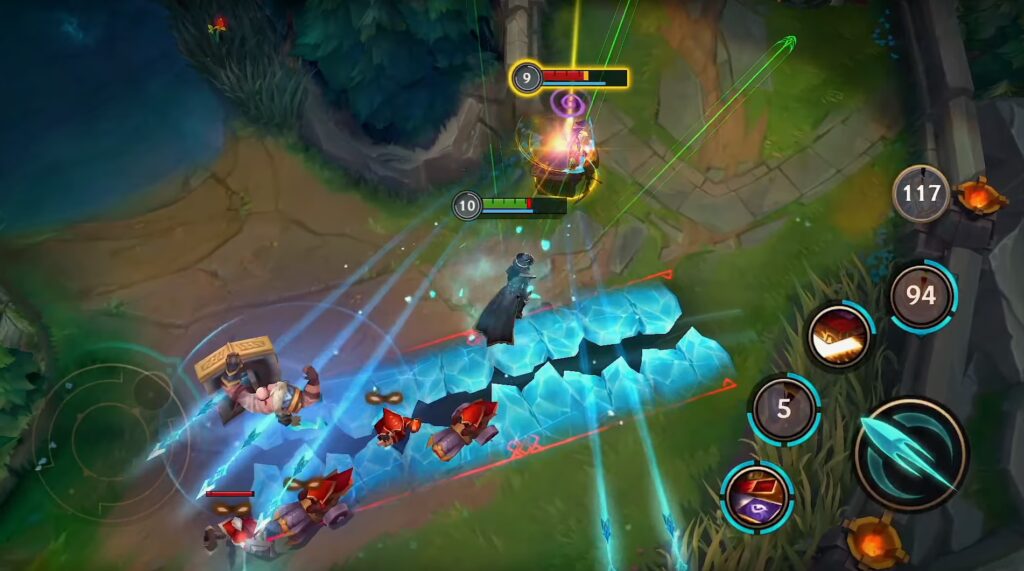The width and height of the screenshot is (1024, 571).
Task: Use the ability showing cooldown 5
Action: pyautogui.click(x=784, y=408)
